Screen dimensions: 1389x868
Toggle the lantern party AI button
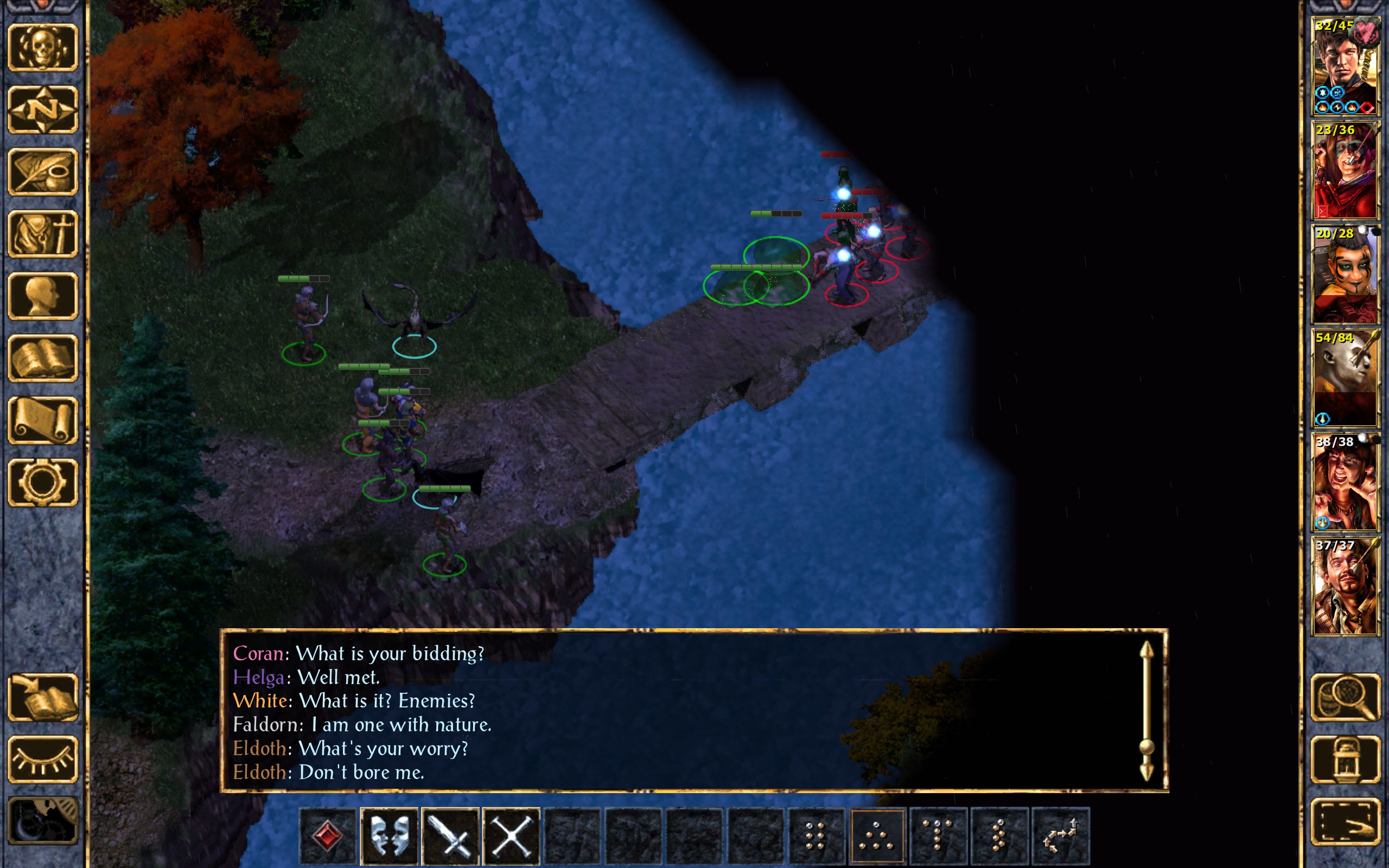(1346, 759)
